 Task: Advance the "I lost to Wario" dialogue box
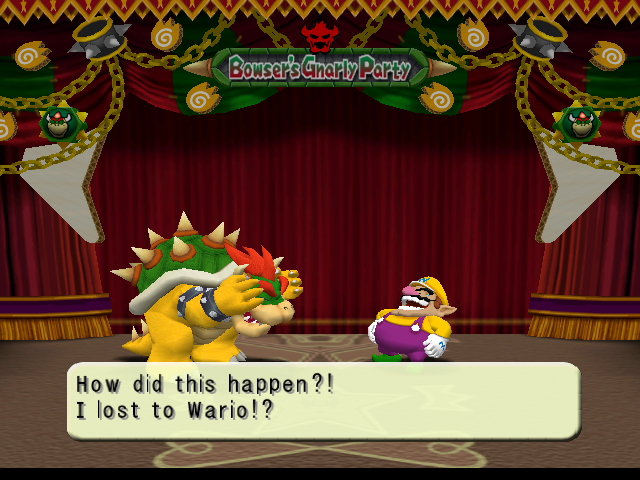pos(322,400)
